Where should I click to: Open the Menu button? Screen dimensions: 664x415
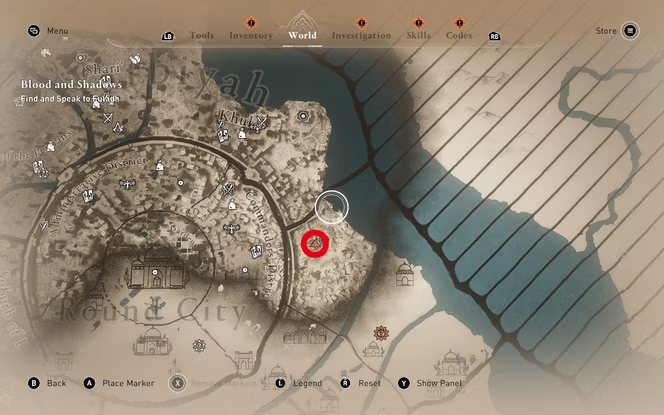[48, 31]
